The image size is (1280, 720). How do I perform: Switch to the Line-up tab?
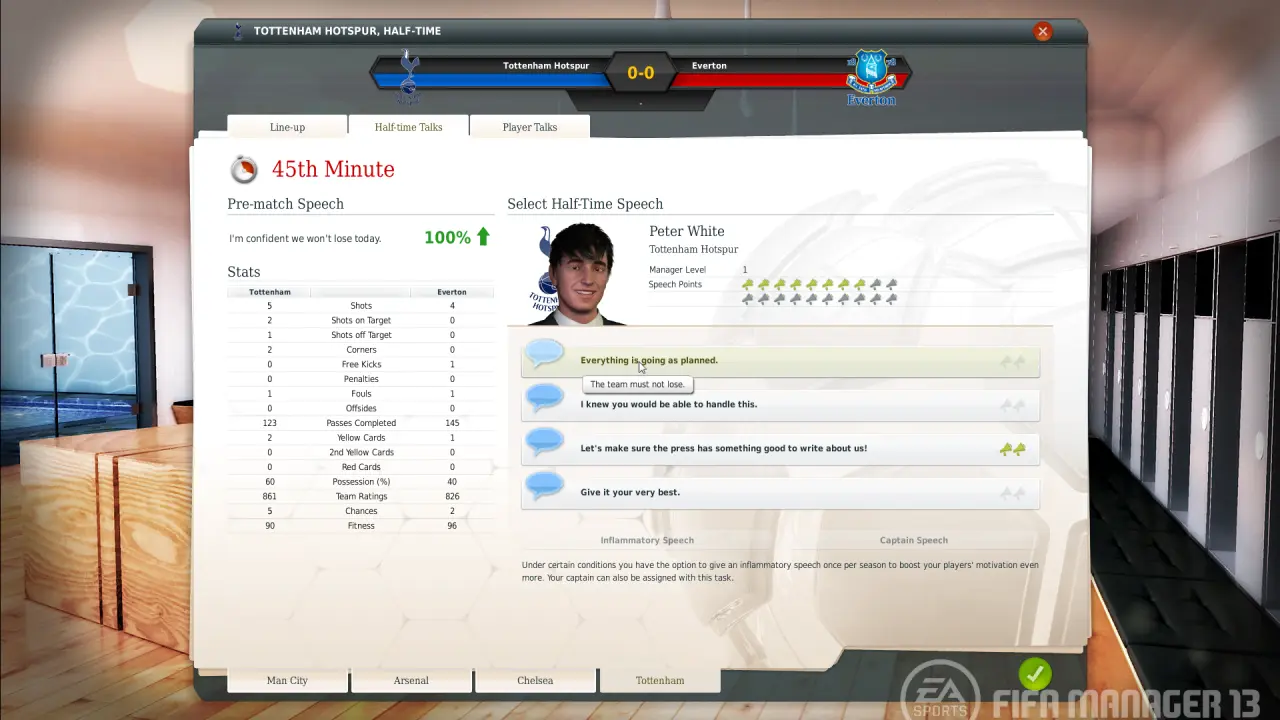[x=287, y=127]
